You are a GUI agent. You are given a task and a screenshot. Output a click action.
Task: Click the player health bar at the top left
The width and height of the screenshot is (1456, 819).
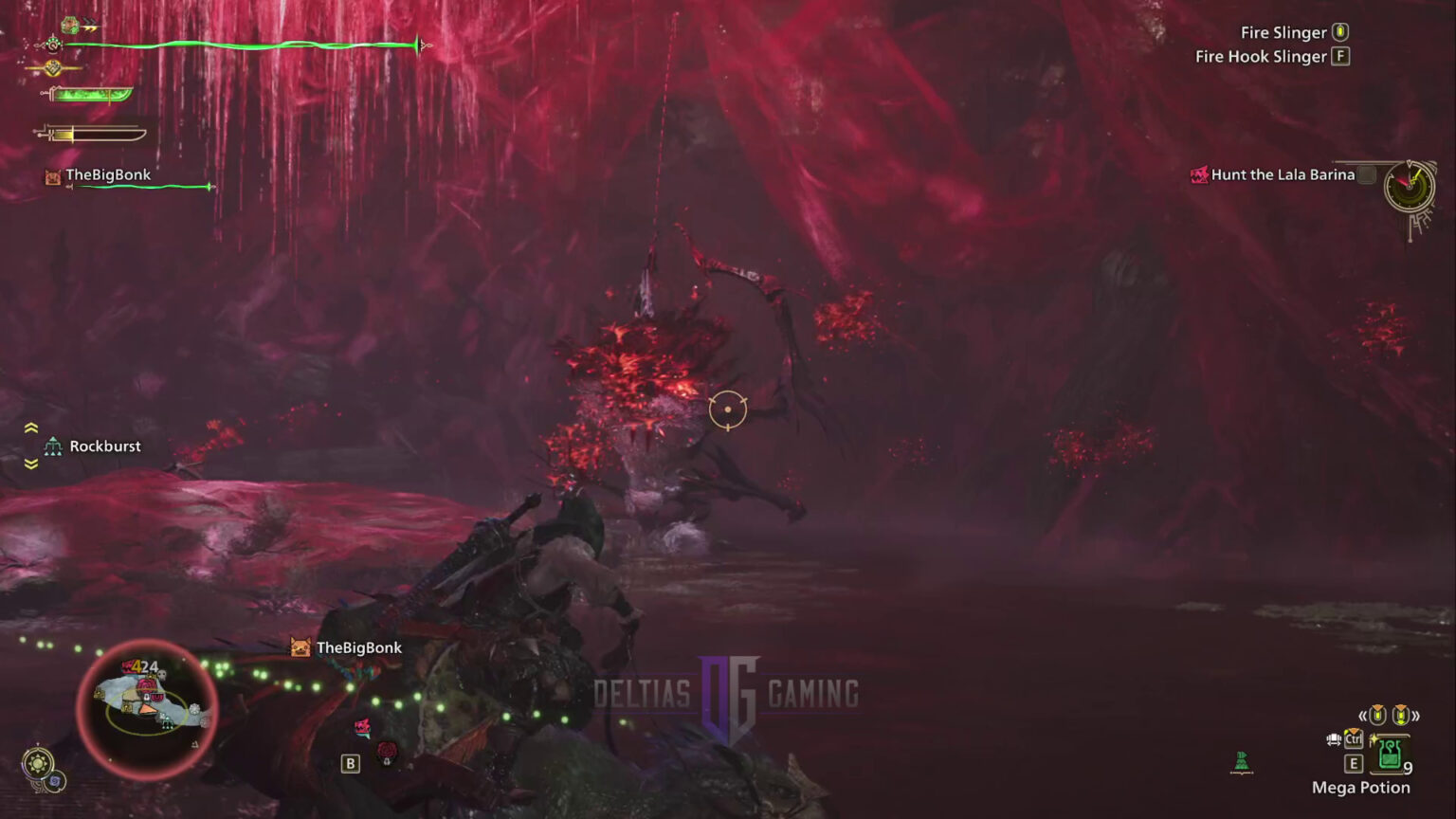tap(237, 44)
